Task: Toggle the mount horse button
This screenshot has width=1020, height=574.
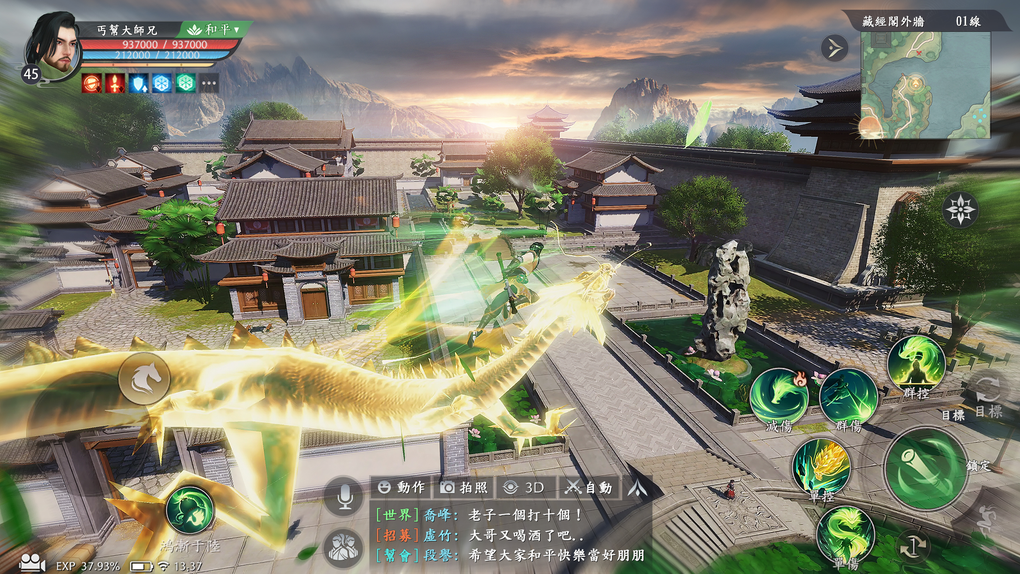Action: coord(144,379)
